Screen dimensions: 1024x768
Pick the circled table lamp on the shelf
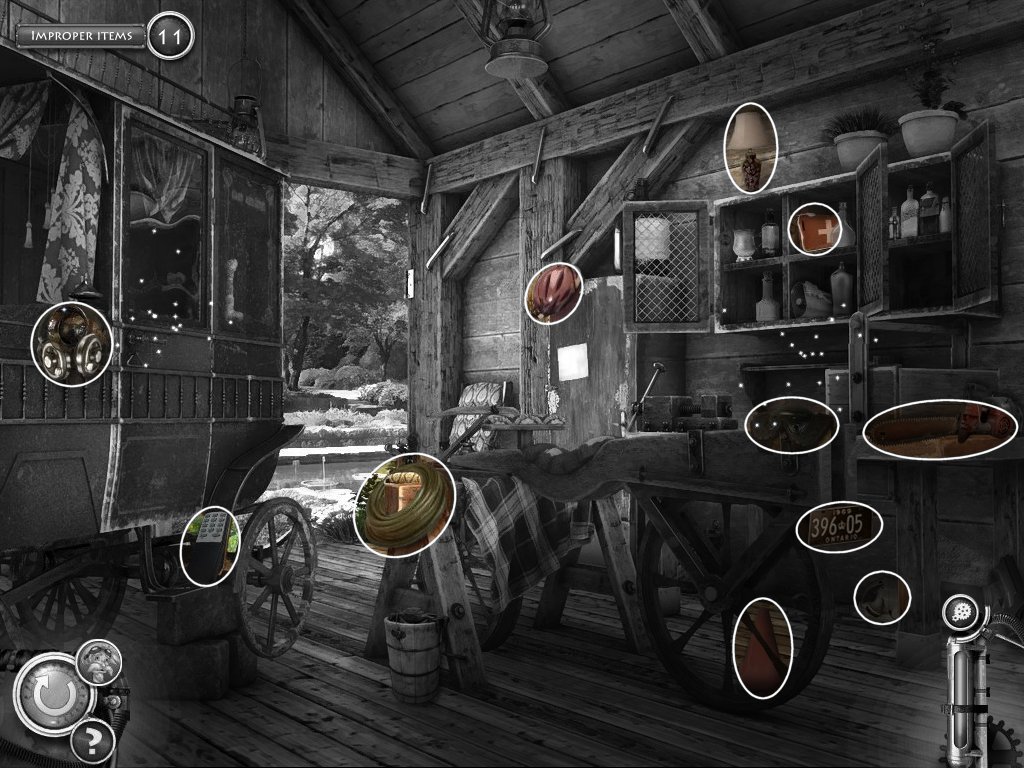(x=750, y=147)
